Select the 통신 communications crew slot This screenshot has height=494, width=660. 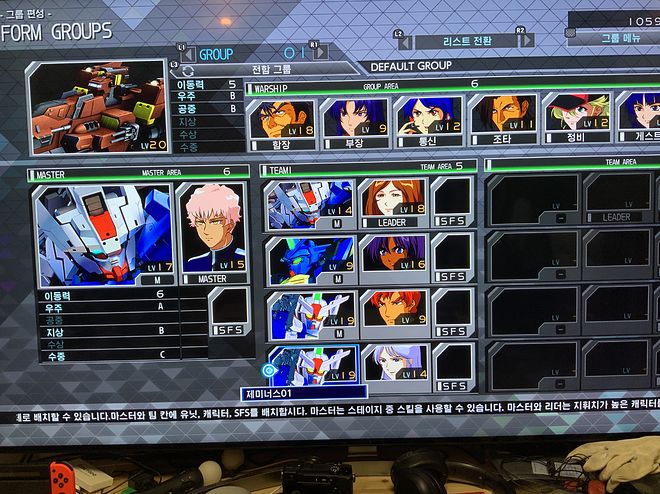point(428,122)
